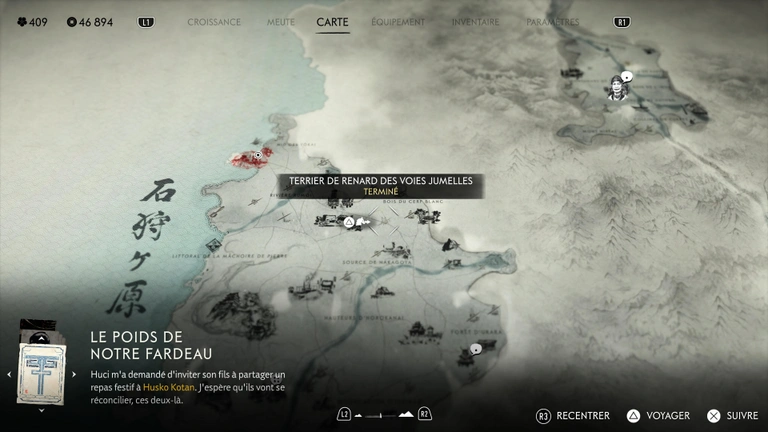Click the speech bubble marker near Forêt d'Urara
Viewport: 768px width, 432px height.
476,349
